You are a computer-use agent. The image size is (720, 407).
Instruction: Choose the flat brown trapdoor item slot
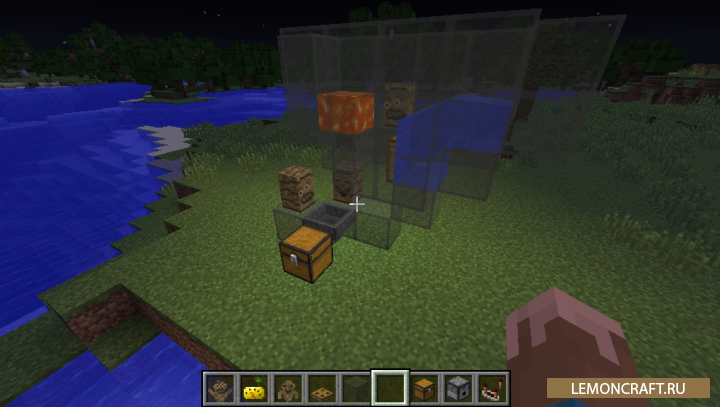click(x=321, y=388)
